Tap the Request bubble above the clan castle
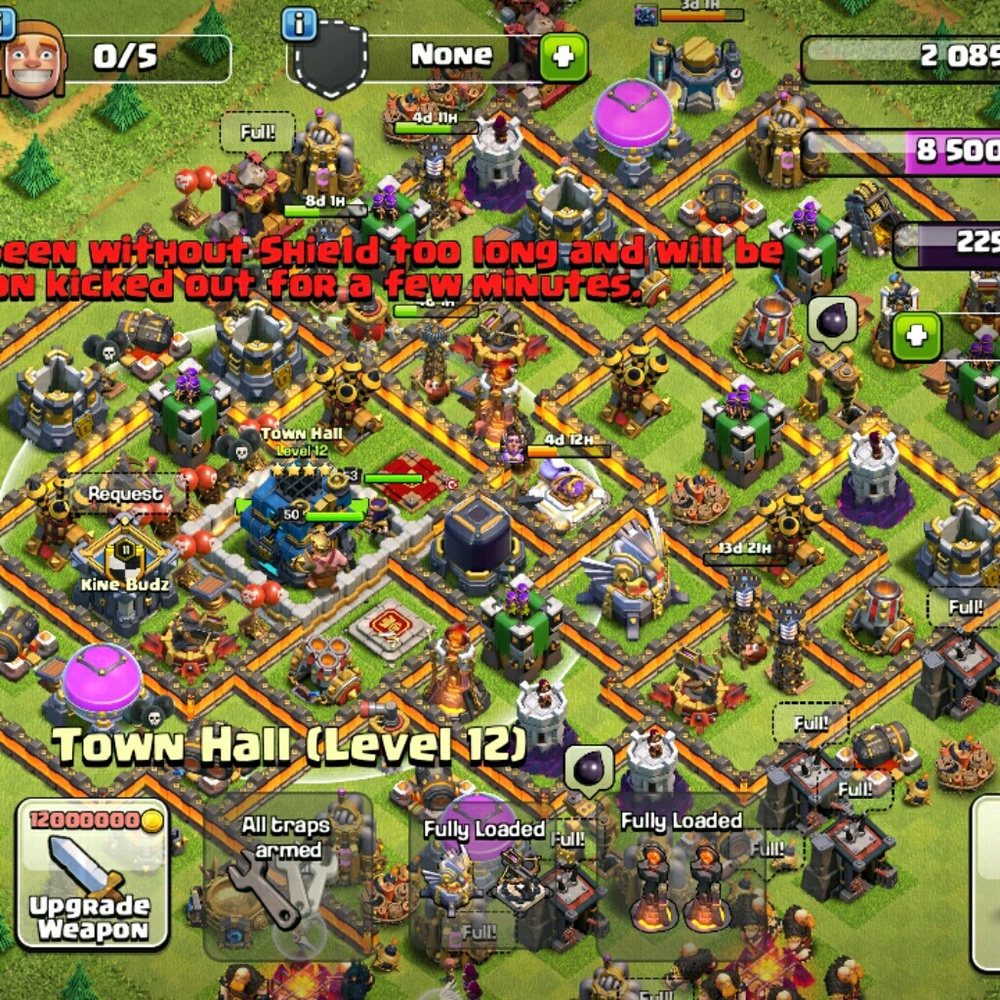Image resolution: width=1000 pixels, height=1000 pixels. [x=124, y=494]
